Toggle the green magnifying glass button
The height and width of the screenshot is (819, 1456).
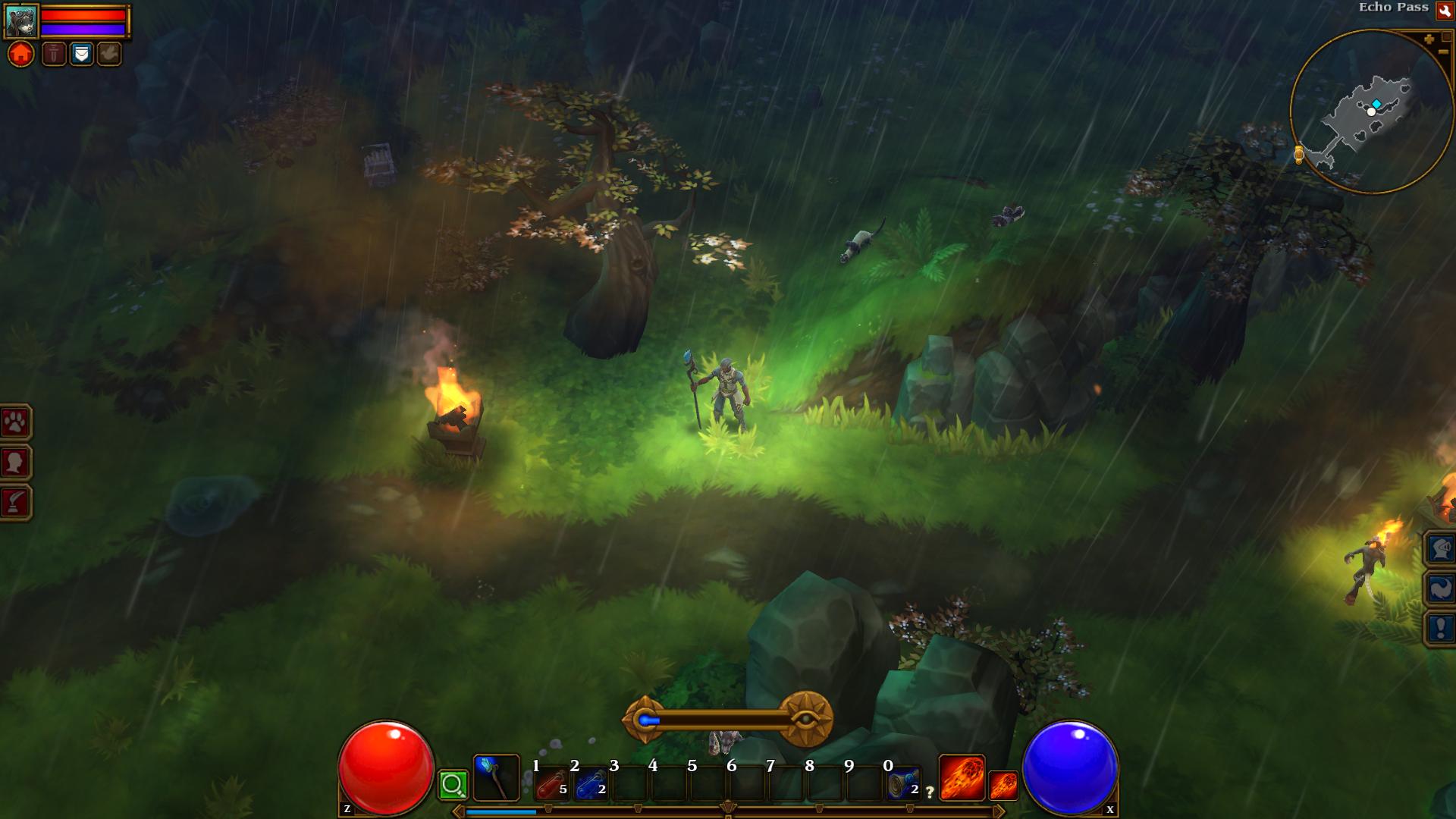(x=453, y=785)
